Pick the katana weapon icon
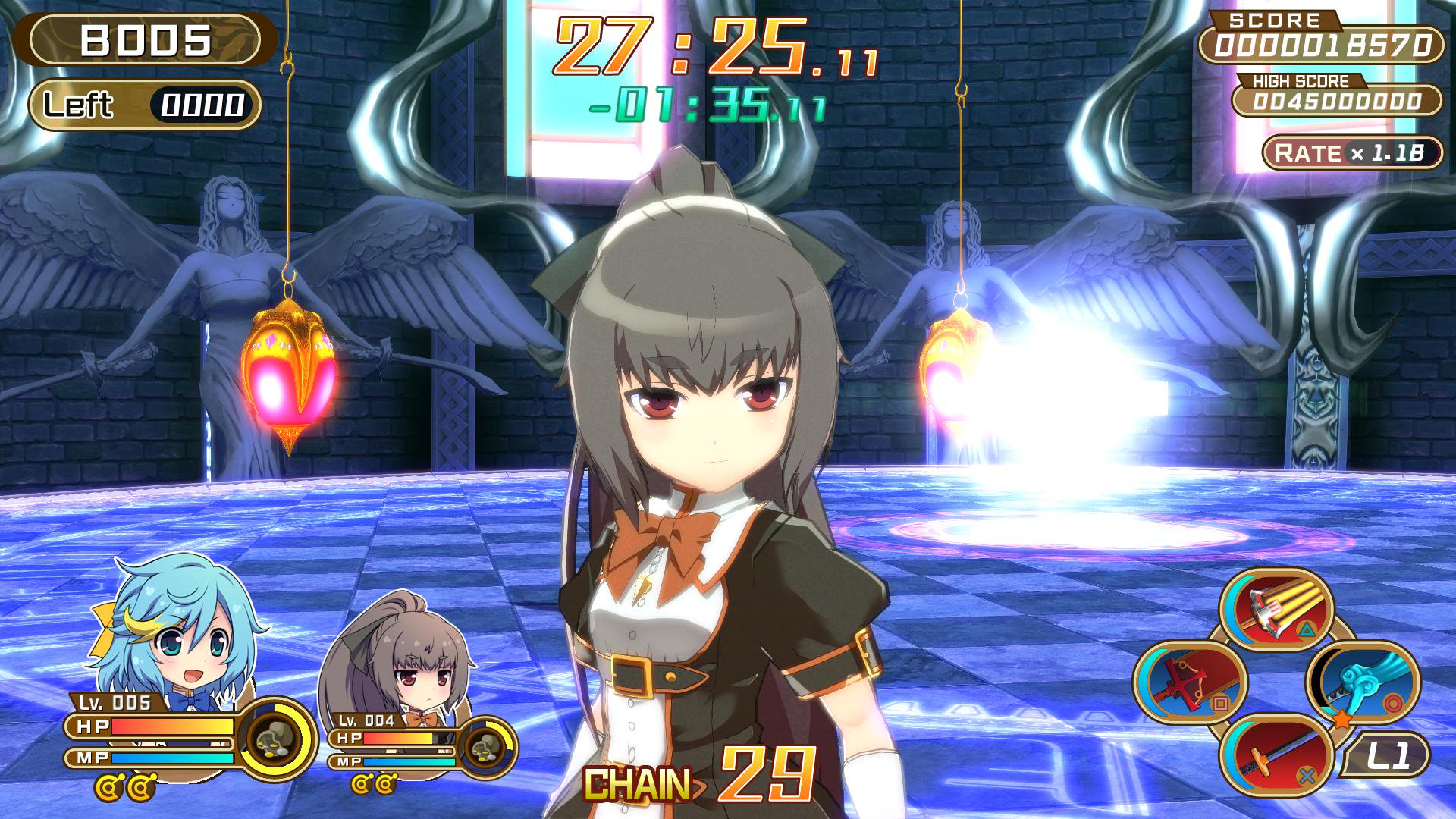The height and width of the screenshot is (819, 1456). pyautogui.click(x=1276, y=752)
